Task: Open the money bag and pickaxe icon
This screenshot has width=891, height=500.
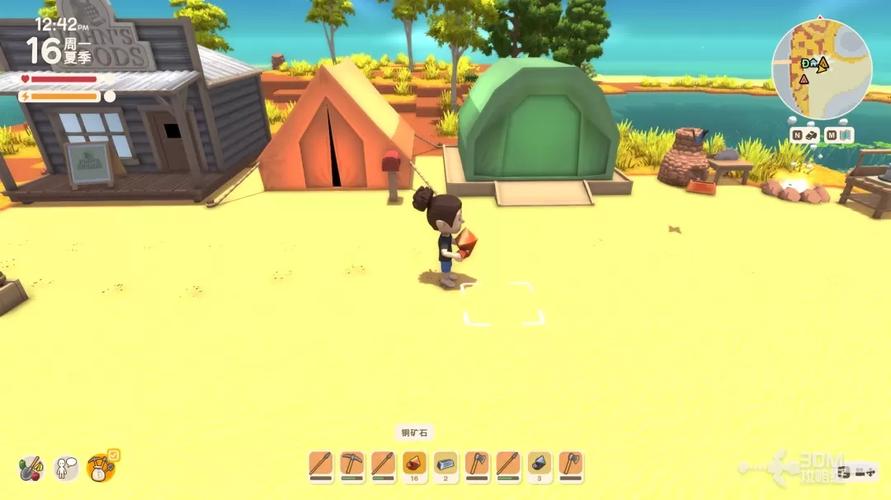Action: (x=101, y=466)
